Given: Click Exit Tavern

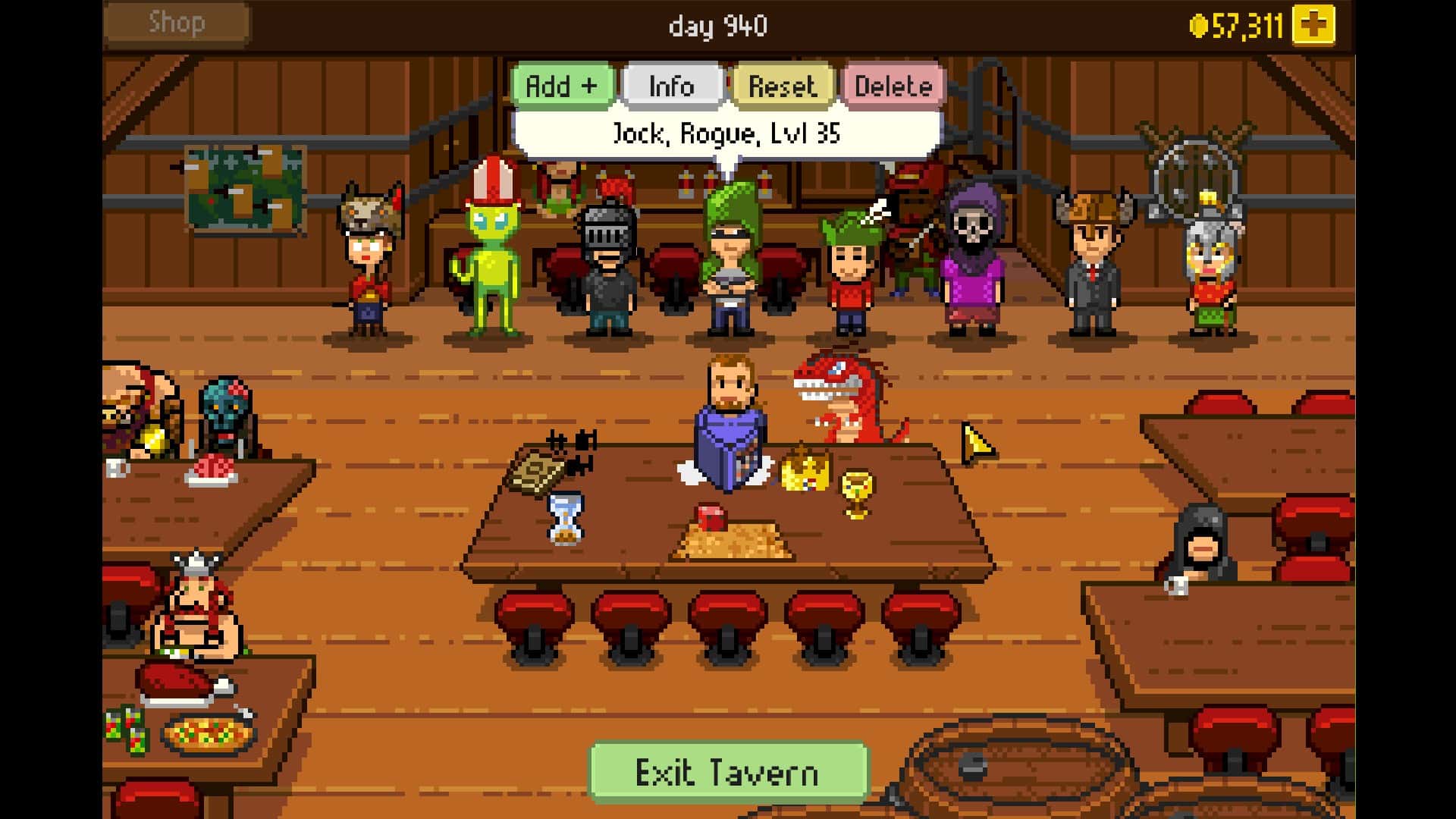Looking at the screenshot, I should (729, 772).
